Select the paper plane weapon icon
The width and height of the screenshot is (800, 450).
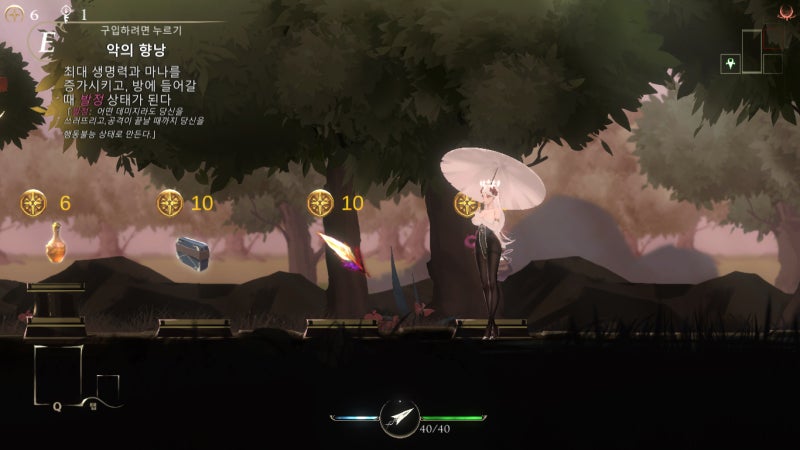(400, 418)
